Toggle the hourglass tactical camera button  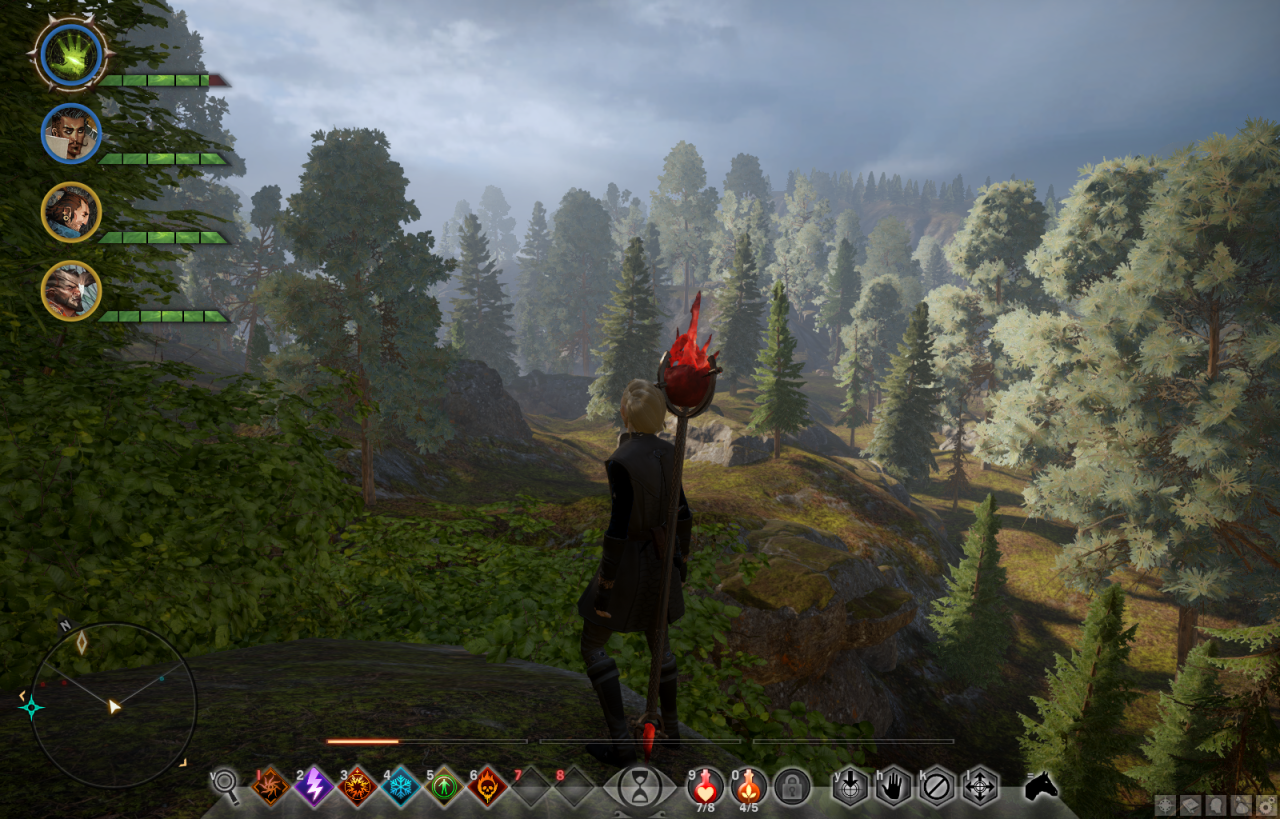tap(639, 786)
